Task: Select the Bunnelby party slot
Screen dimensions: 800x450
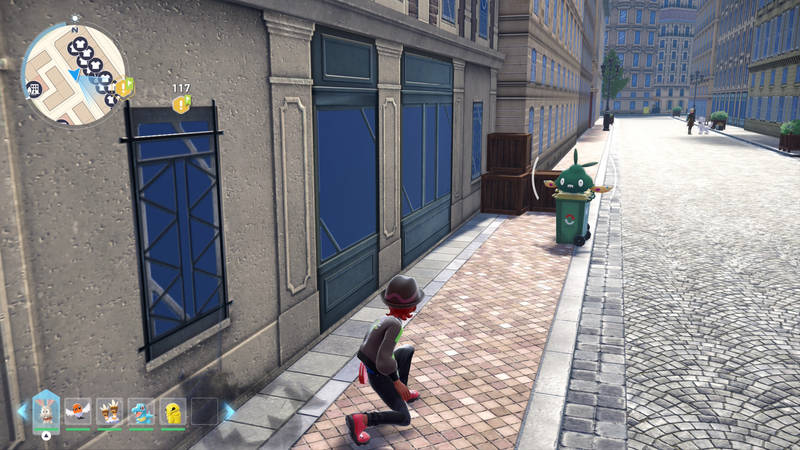Action: coord(46,410)
